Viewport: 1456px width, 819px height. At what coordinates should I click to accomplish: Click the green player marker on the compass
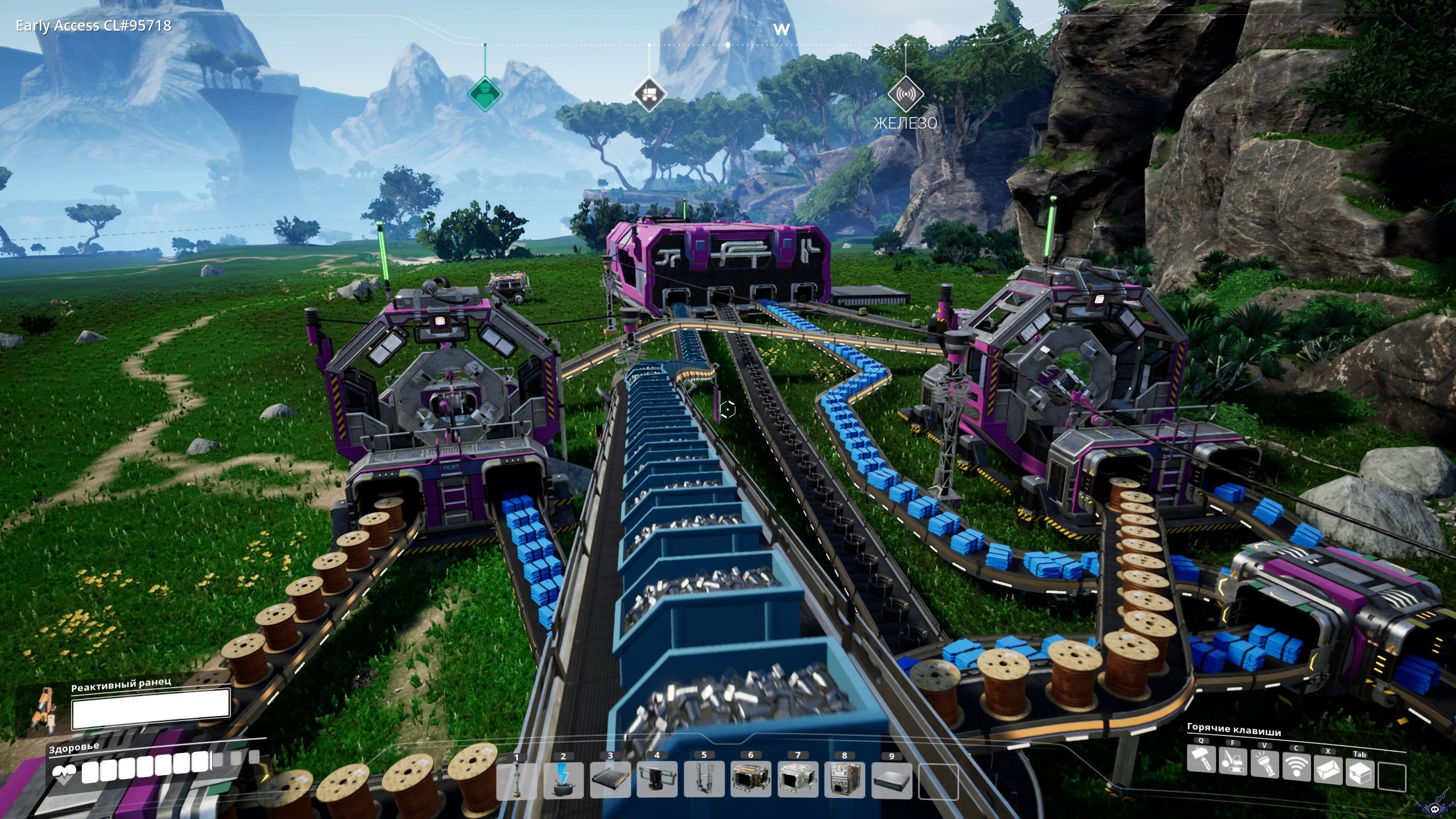pos(485,94)
